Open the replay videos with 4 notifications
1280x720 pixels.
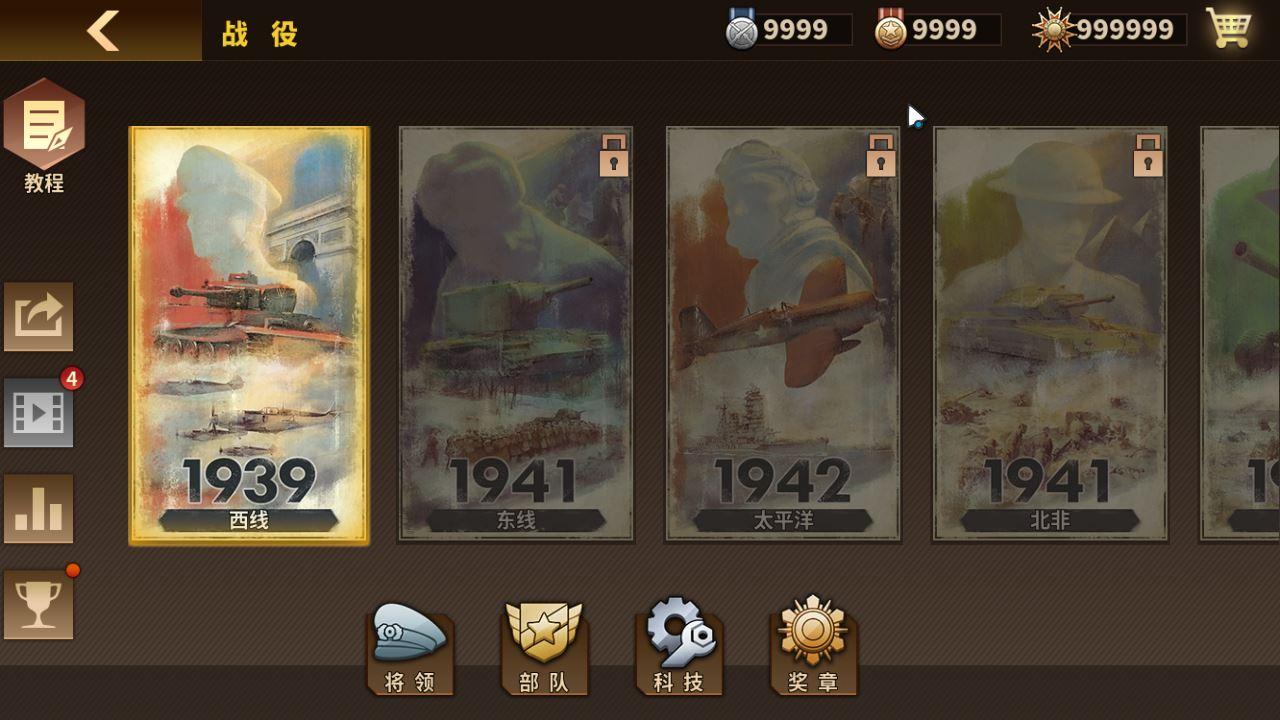pos(38,413)
